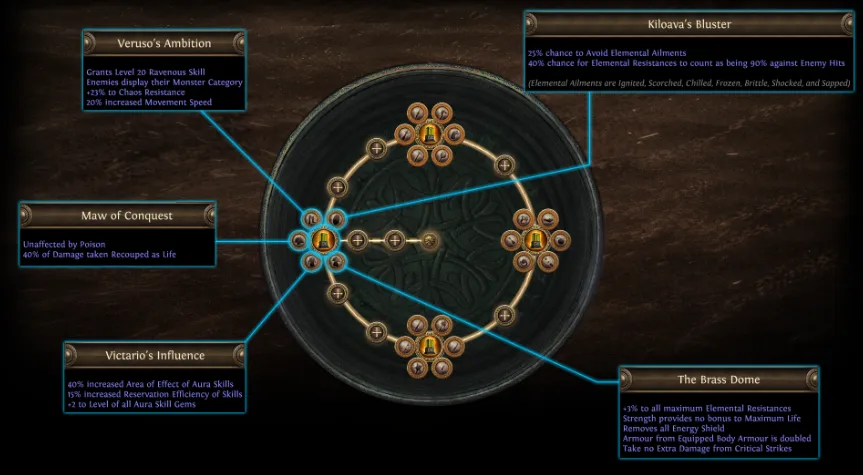Pick the Victario's Influence passive node
The width and height of the screenshot is (863, 475).
pyautogui.click(x=311, y=261)
